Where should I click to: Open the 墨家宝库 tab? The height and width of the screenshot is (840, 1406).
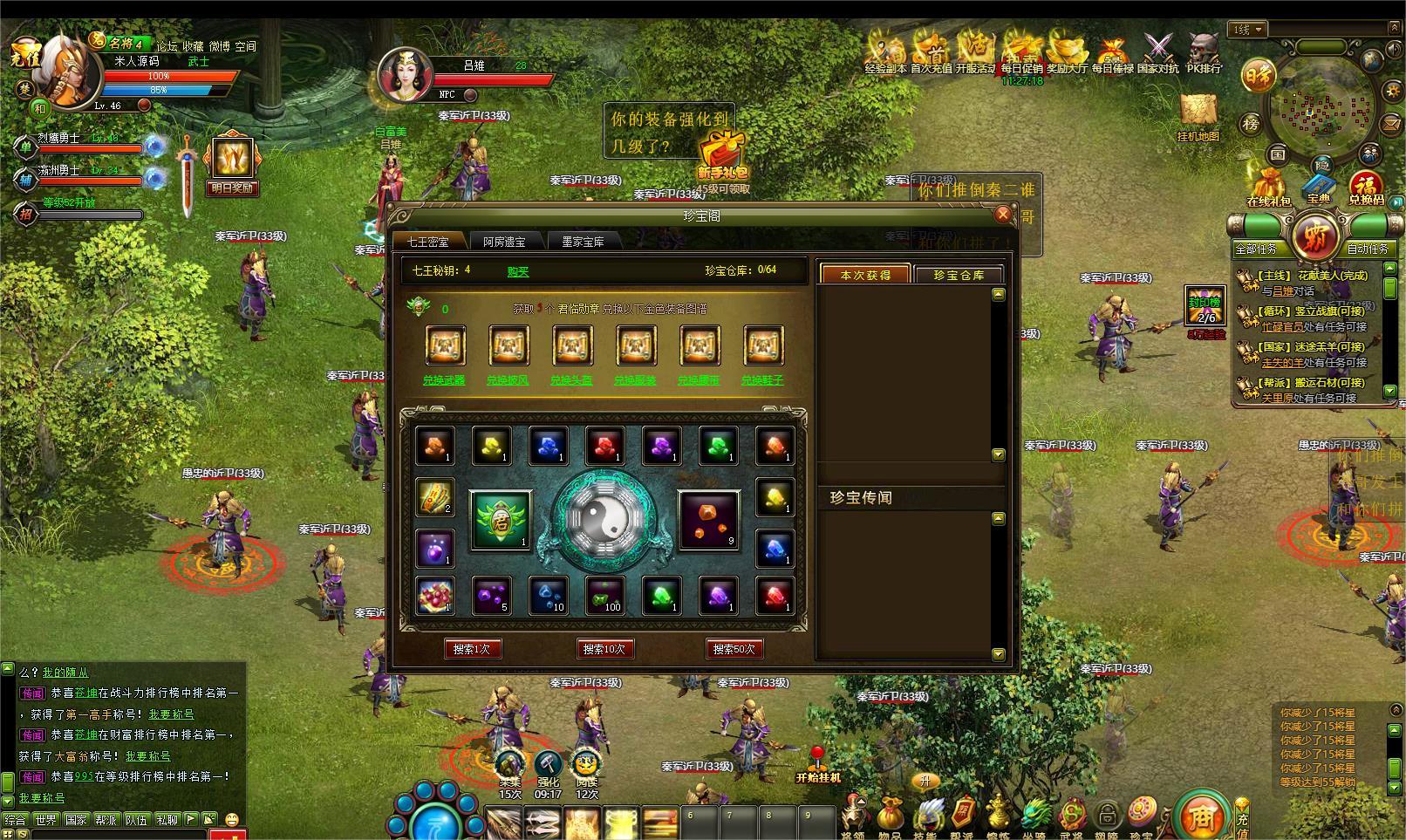point(583,242)
